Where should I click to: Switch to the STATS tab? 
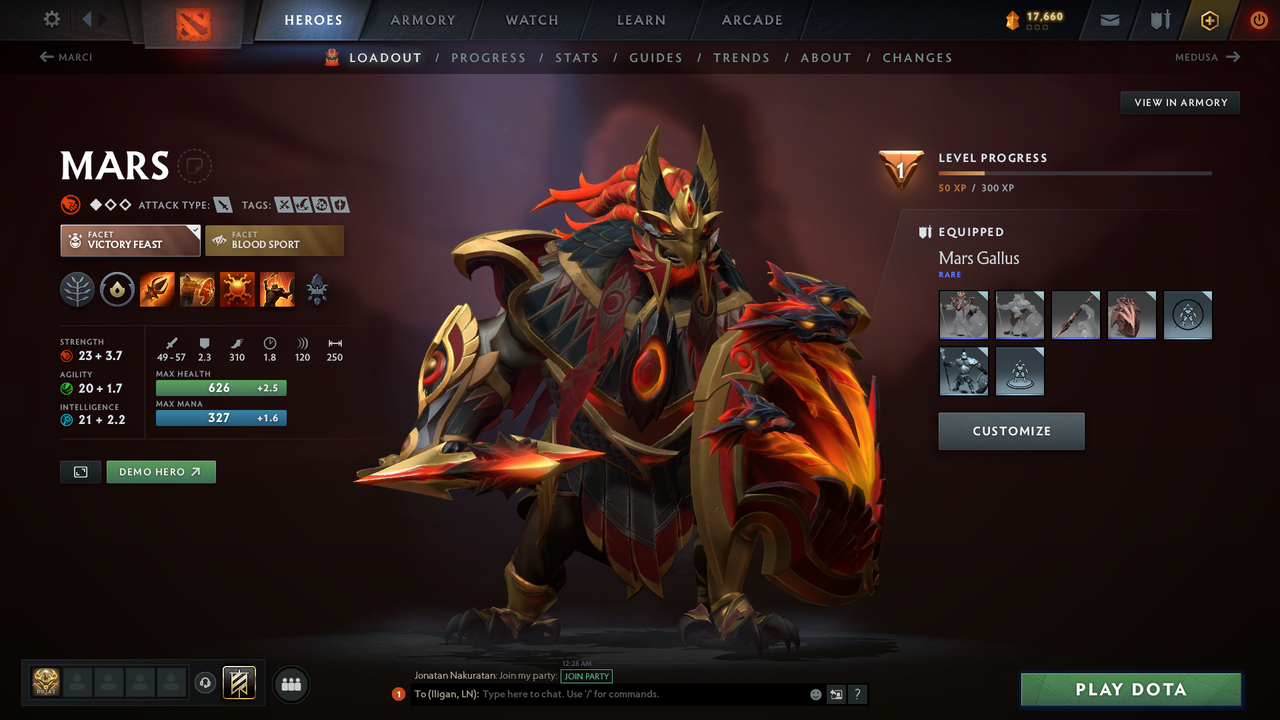(x=577, y=57)
